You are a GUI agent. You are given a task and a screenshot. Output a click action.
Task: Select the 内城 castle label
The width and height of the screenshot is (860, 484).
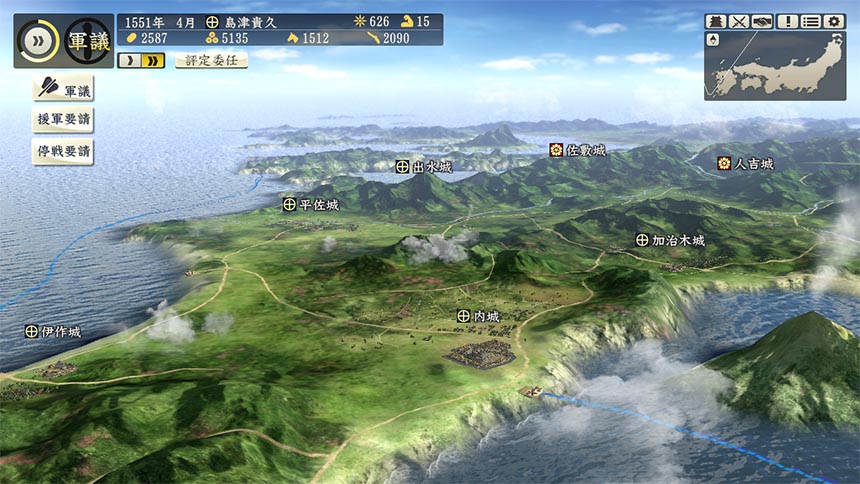(478, 316)
